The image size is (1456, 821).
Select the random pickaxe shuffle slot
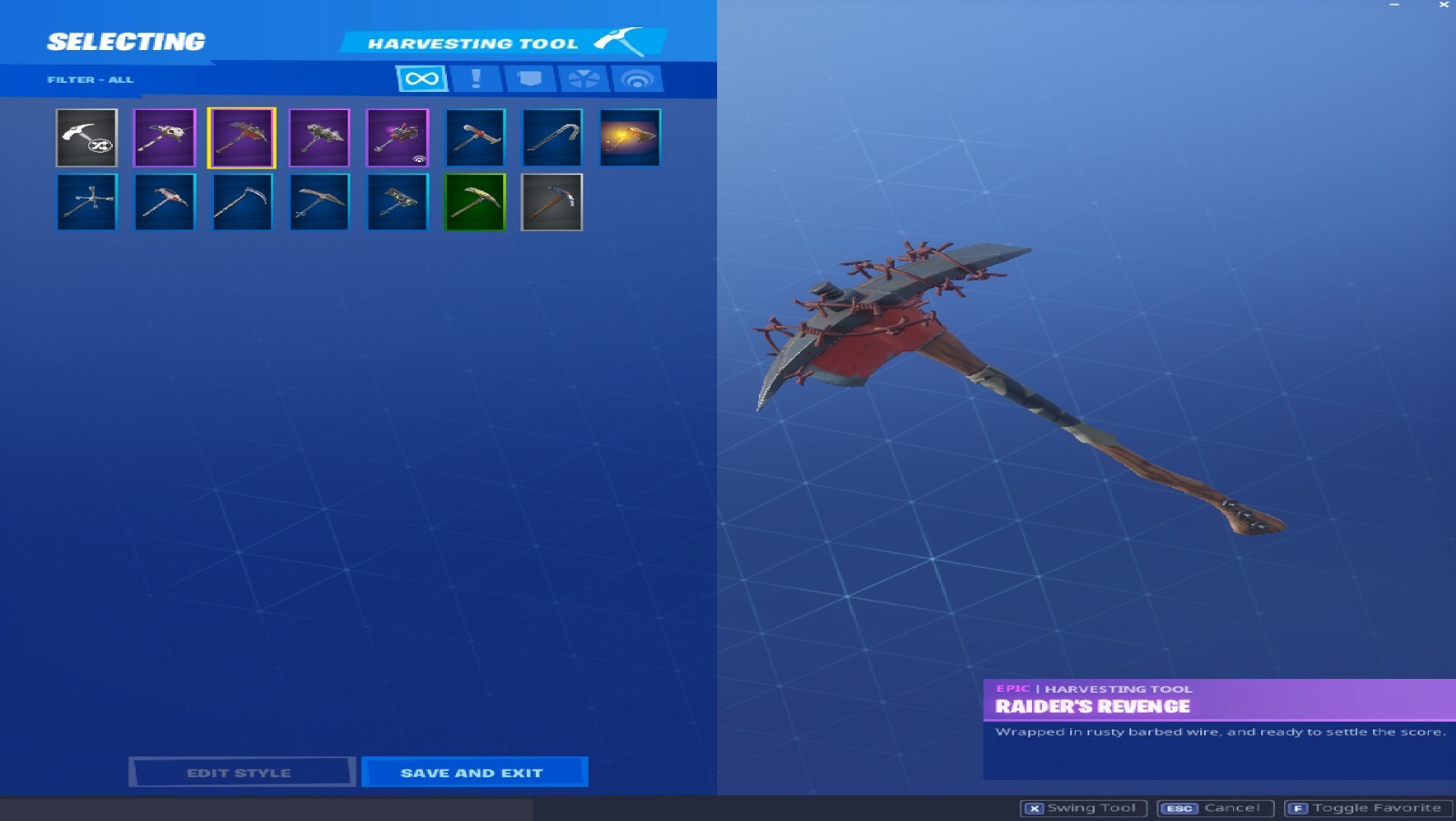pos(86,137)
